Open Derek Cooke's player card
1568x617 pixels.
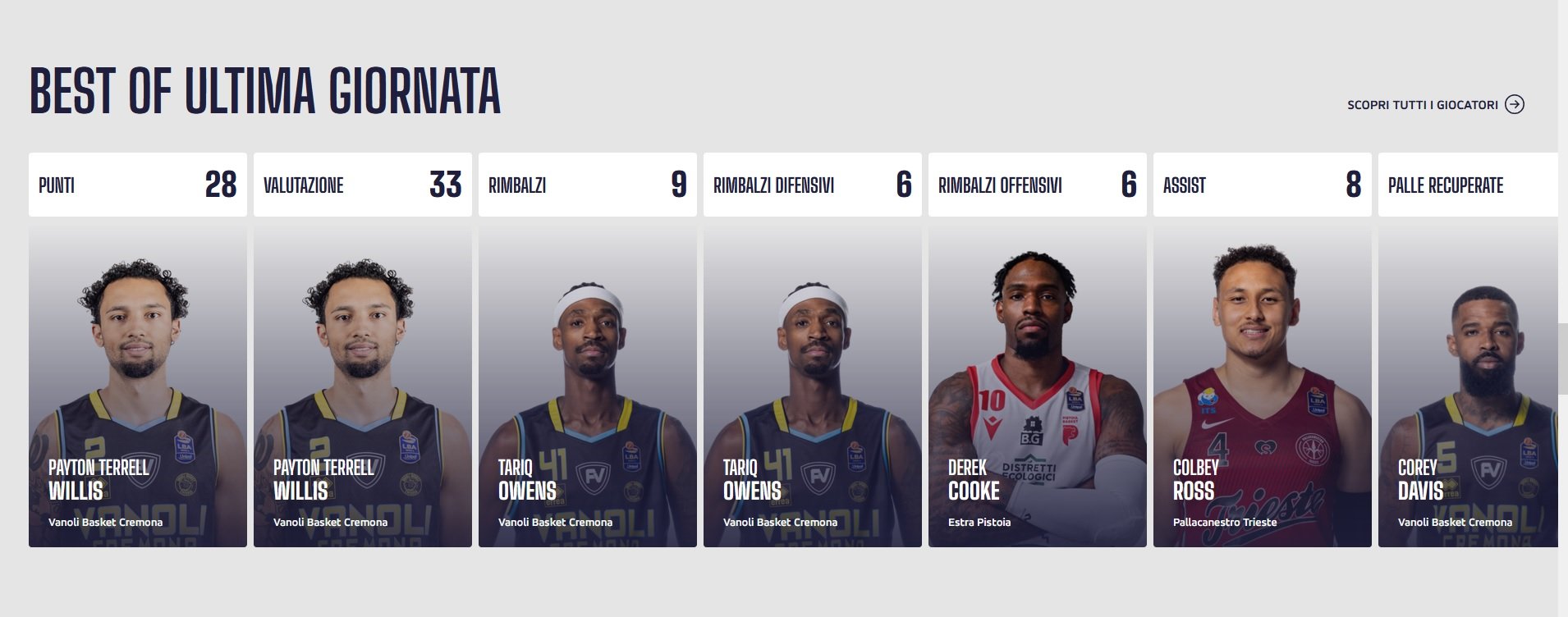click(1038, 386)
